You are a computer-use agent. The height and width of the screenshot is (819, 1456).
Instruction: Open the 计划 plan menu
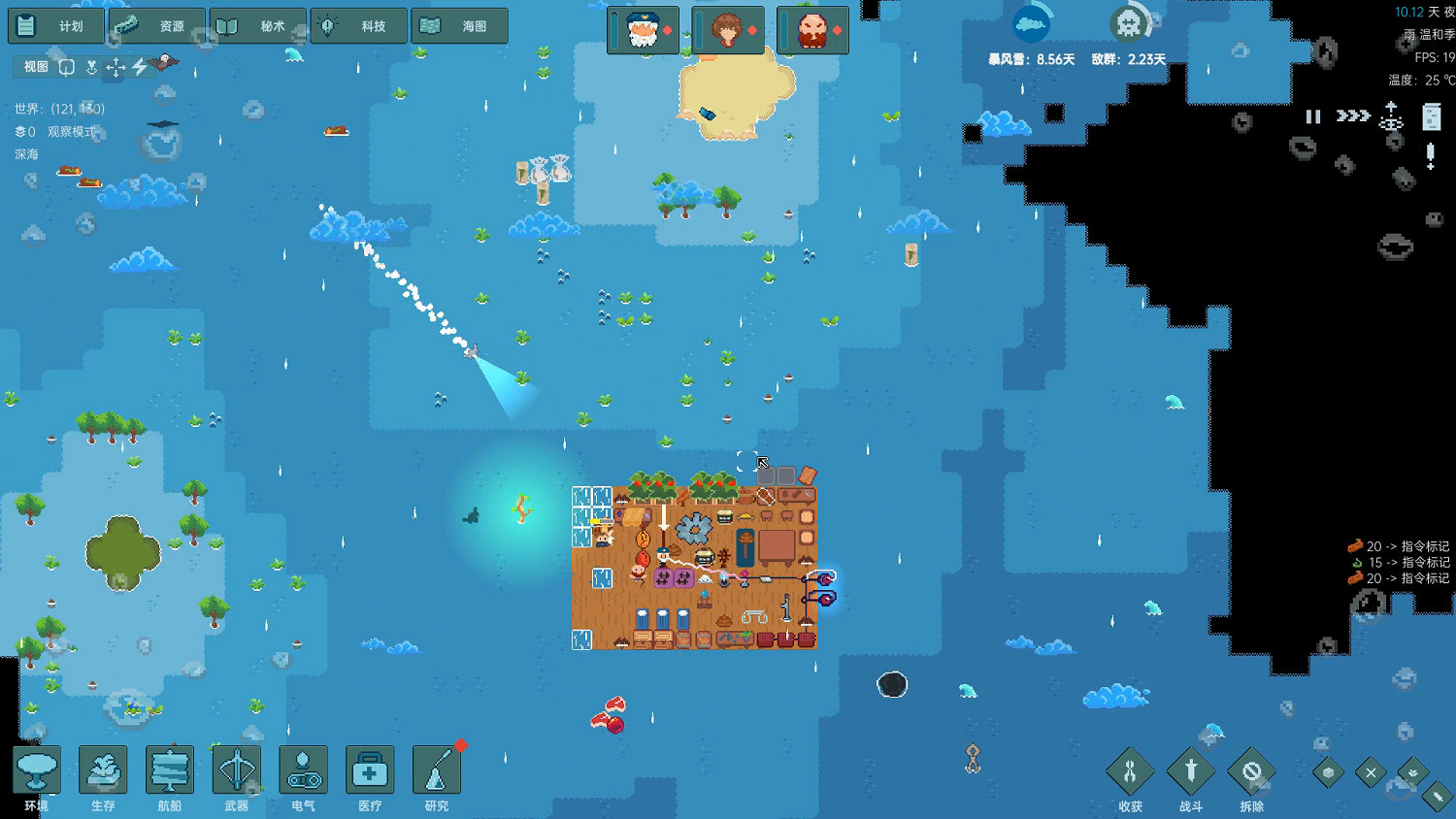pos(53,25)
